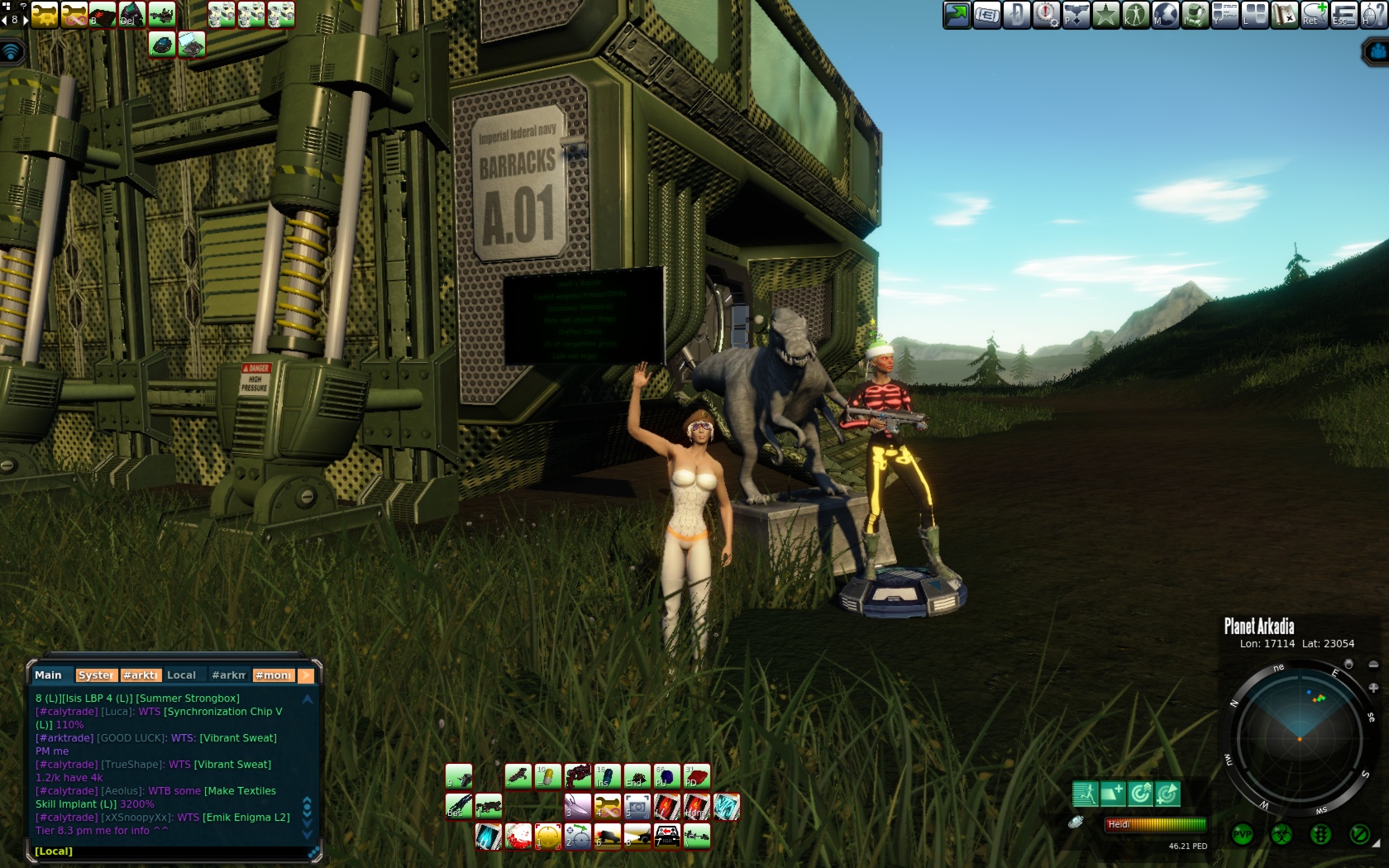The width and height of the screenshot is (1389, 868).
Task: Select the yellow pill hotbar slot
Action: pyautogui.click(x=547, y=775)
